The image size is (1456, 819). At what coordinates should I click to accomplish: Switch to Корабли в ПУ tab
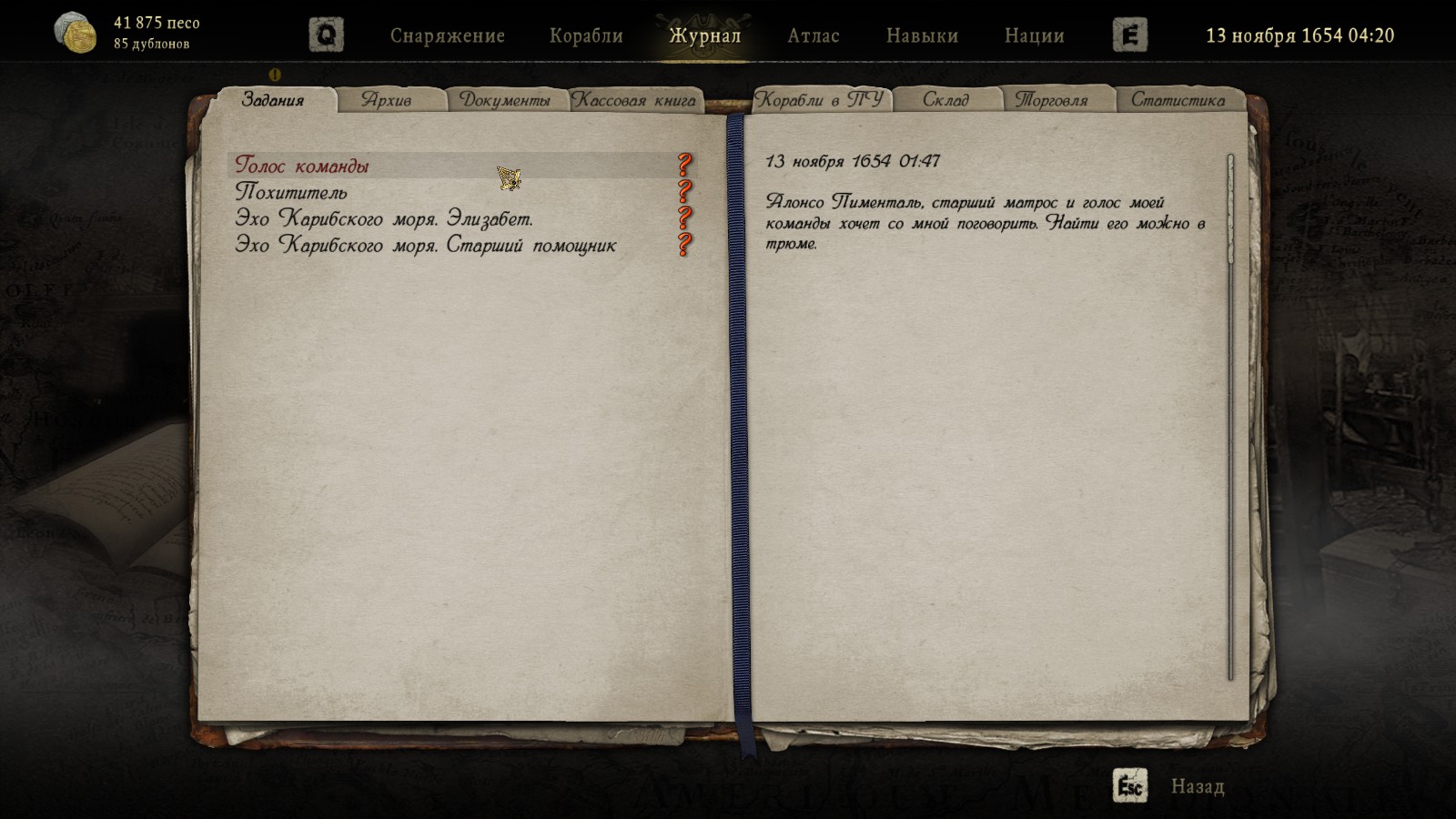(x=819, y=100)
